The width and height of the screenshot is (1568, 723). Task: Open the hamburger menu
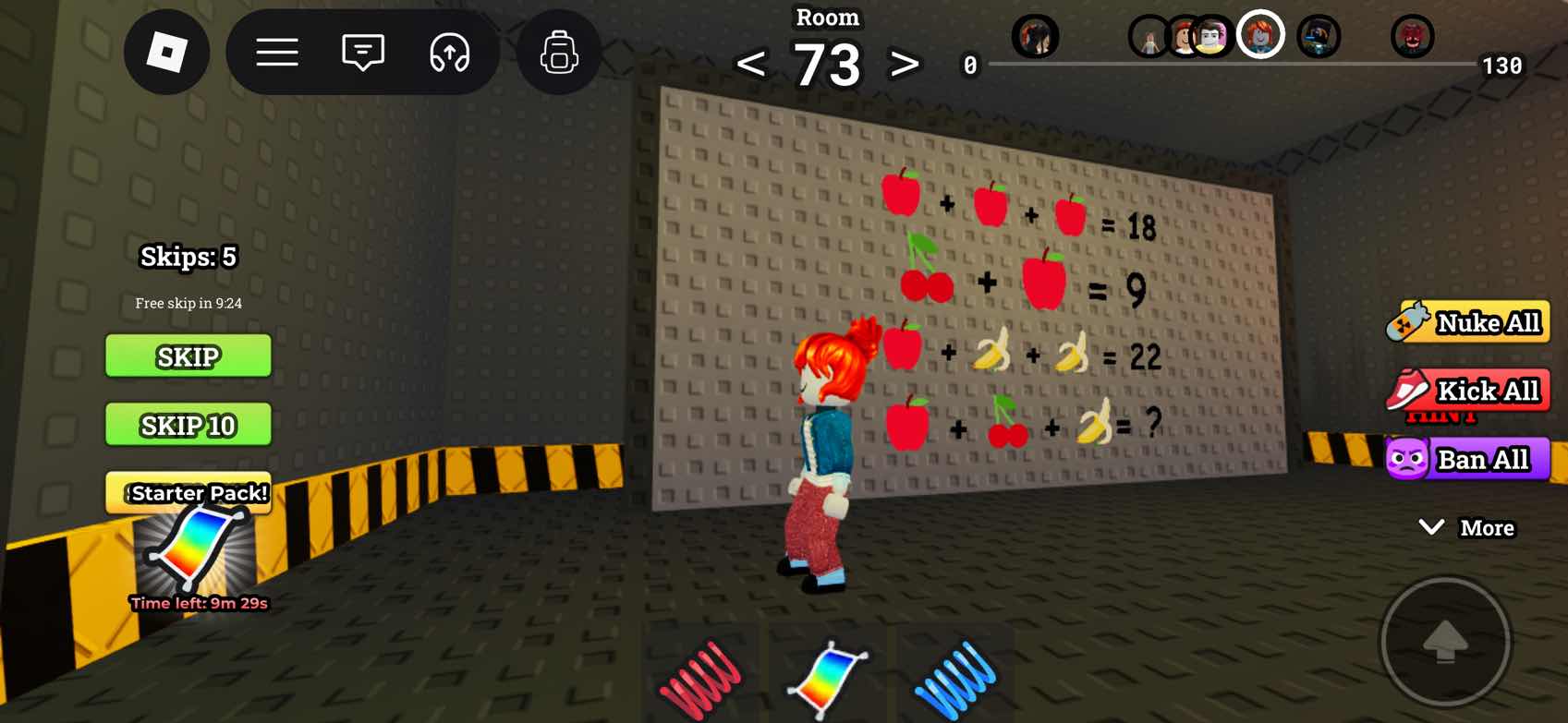click(x=277, y=52)
